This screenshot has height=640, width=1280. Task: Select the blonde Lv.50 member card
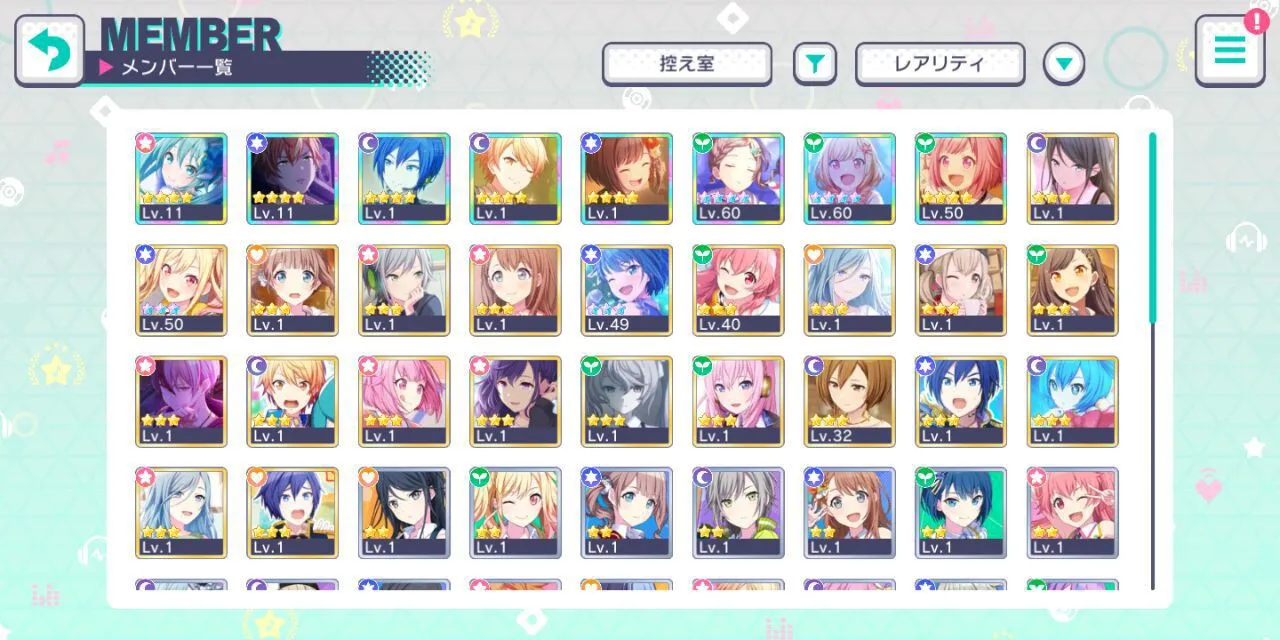tap(181, 290)
